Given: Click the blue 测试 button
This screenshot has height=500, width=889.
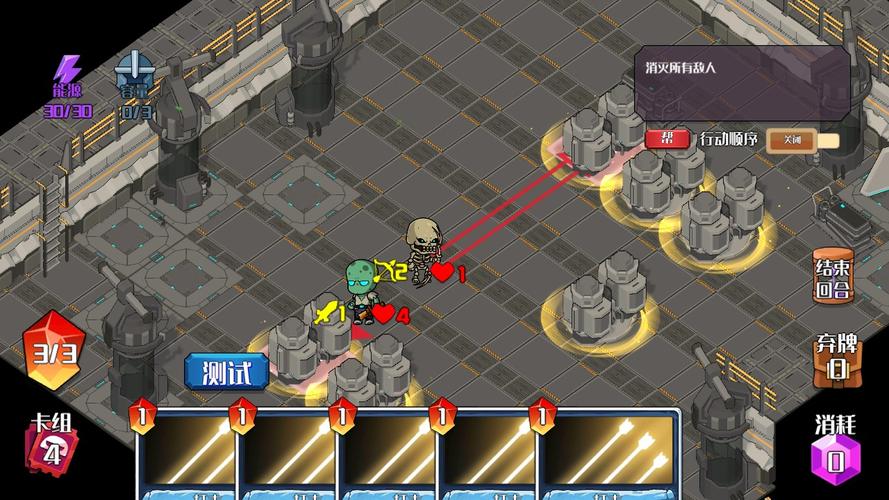Looking at the screenshot, I should pyautogui.click(x=227, y=372).
